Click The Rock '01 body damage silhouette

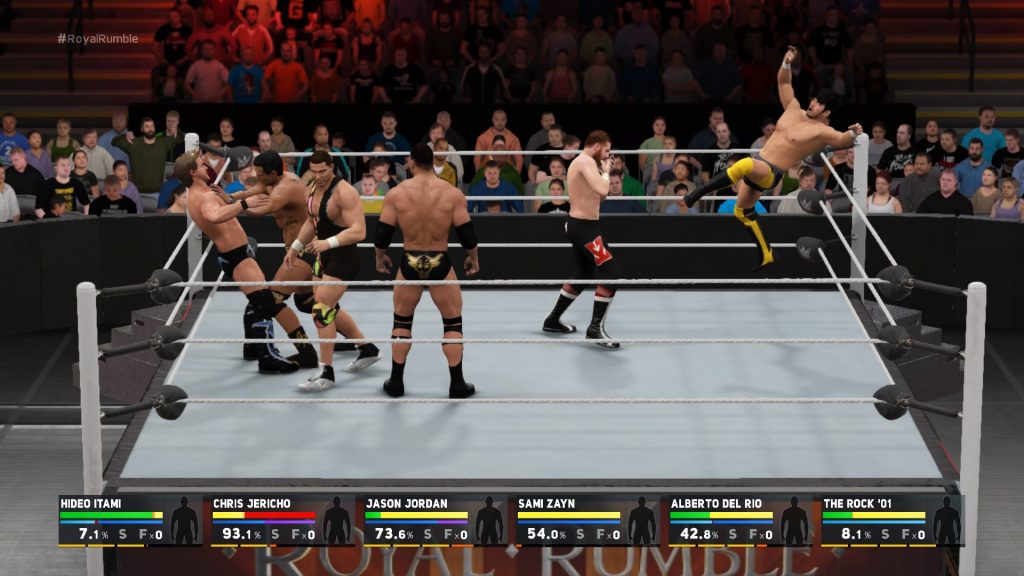tap(946, 521)
